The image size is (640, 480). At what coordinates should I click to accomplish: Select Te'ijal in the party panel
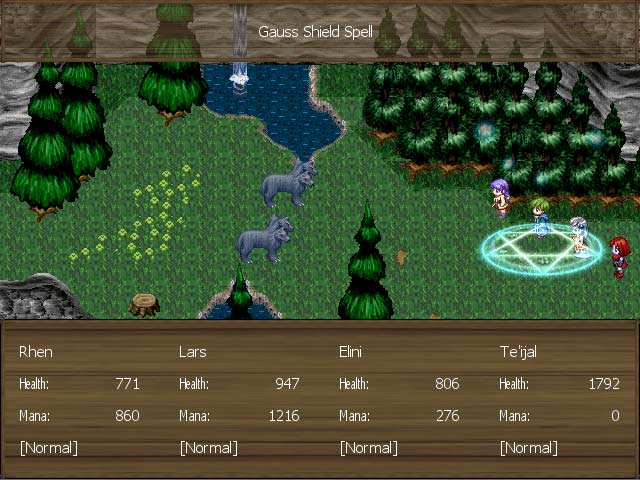coord(518,352)
